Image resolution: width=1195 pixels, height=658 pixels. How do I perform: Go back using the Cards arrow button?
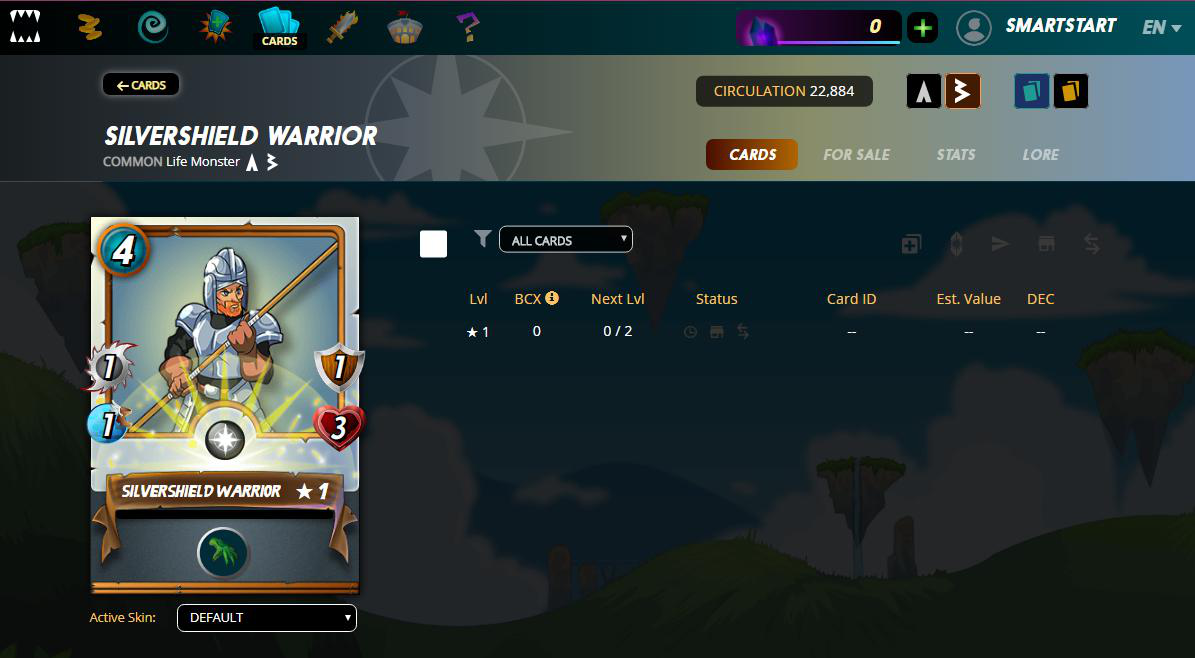[x=141, y=85]
